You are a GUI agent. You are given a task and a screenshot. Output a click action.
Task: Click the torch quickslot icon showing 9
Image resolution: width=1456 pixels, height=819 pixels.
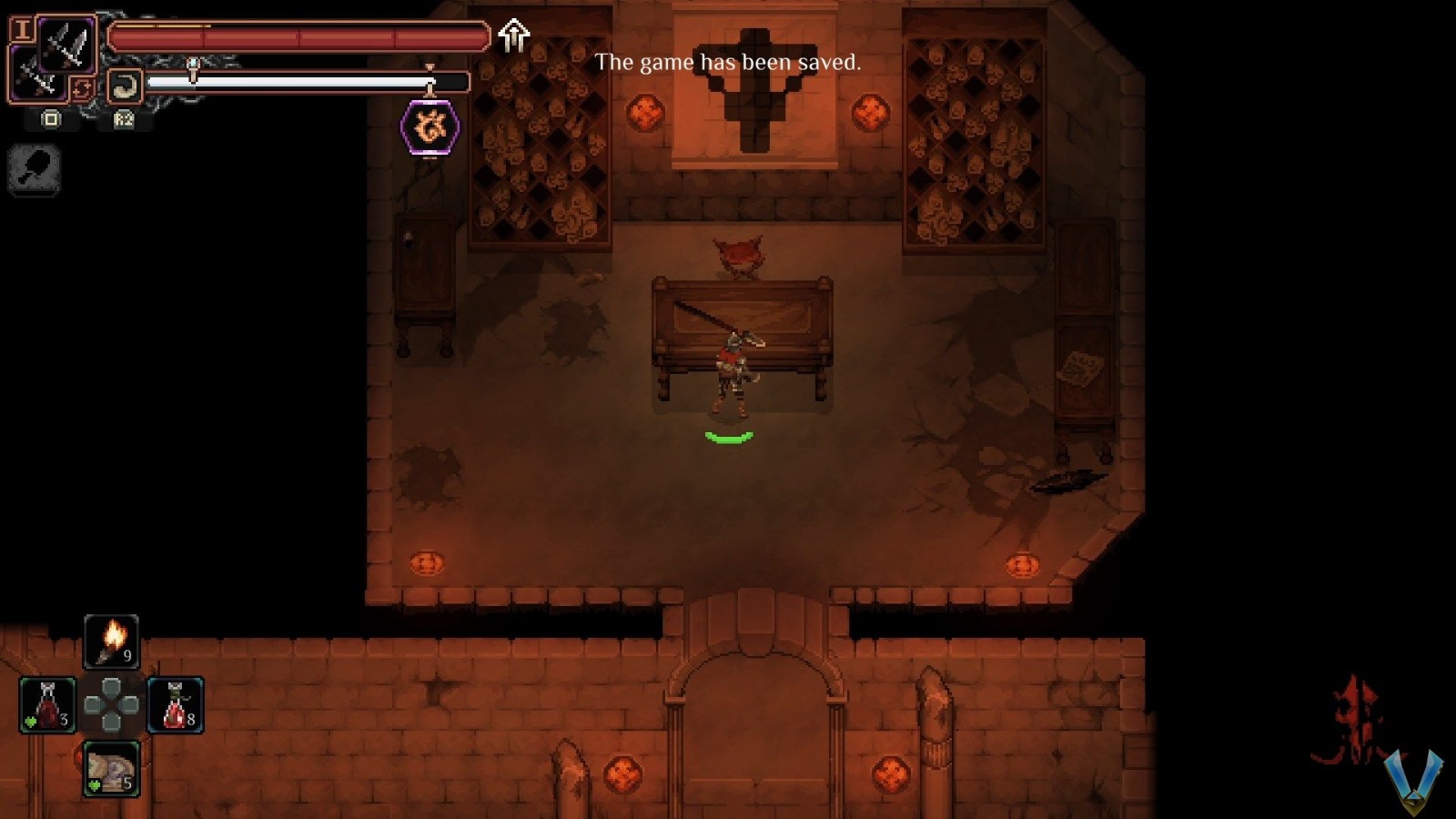click(111, 640)
